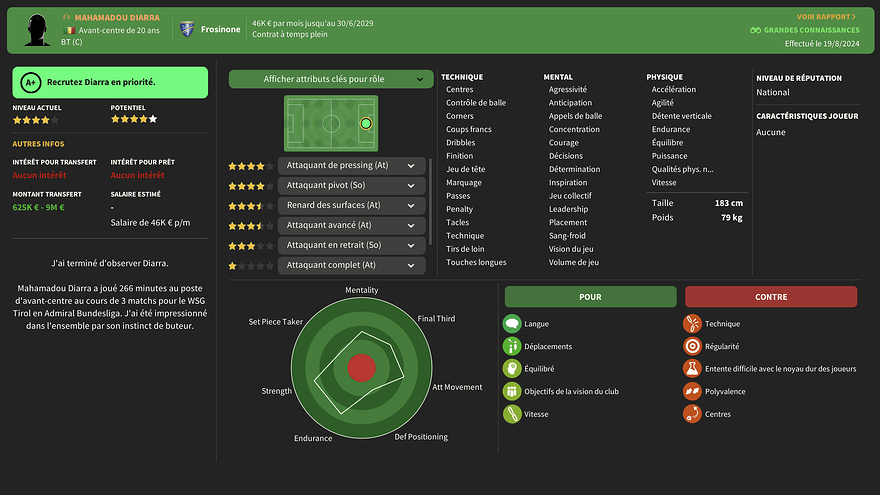
Task: Expand Attaquant en retrait (So) role
Action: pos(410,245)
